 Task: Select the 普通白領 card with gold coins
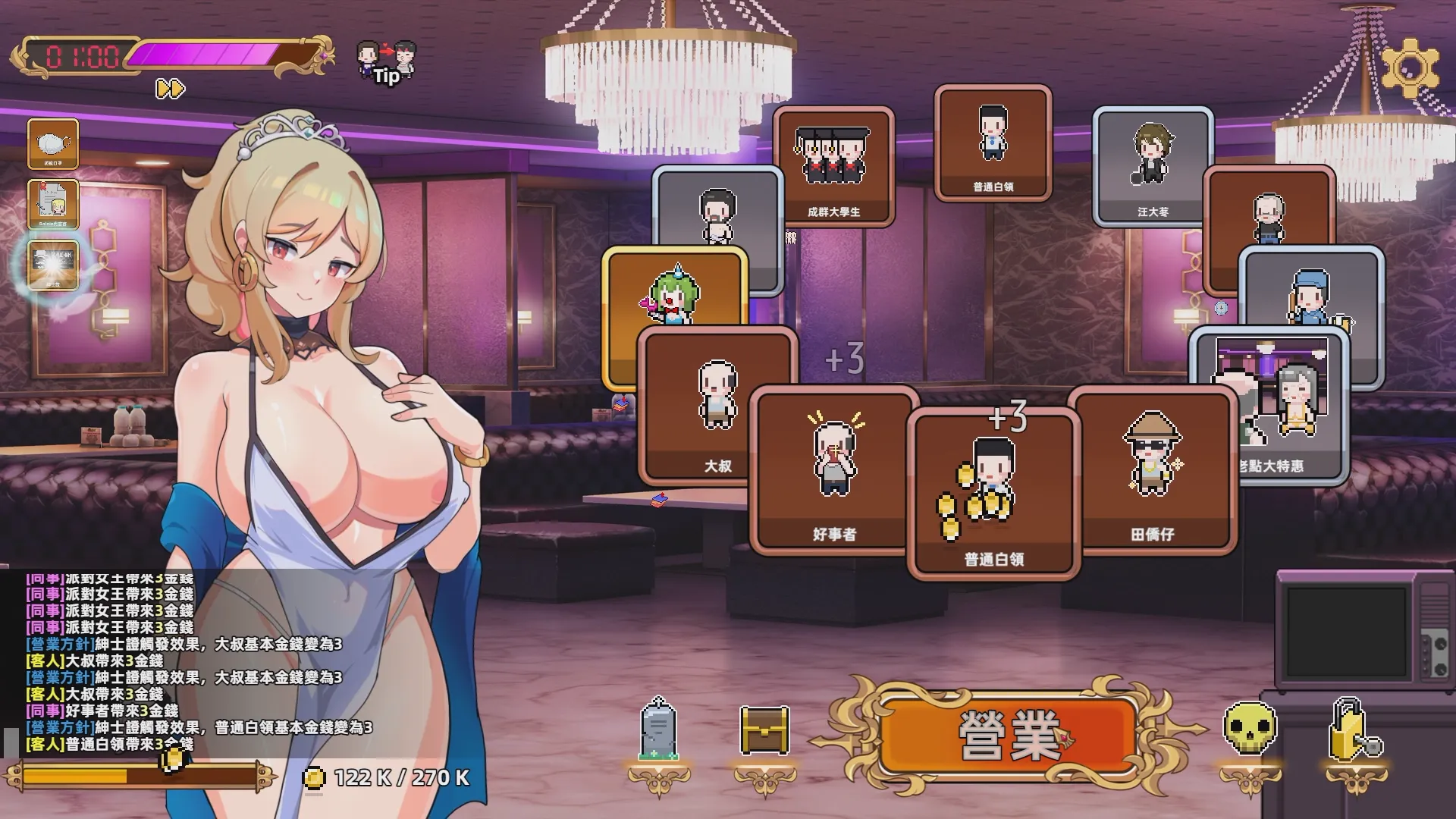(993, 493)
